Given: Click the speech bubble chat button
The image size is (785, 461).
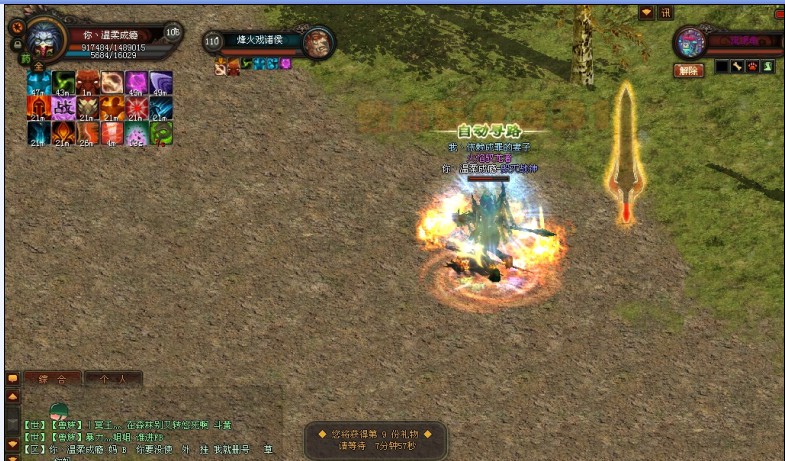Looking at the screenshot, I should click(13, 379).
